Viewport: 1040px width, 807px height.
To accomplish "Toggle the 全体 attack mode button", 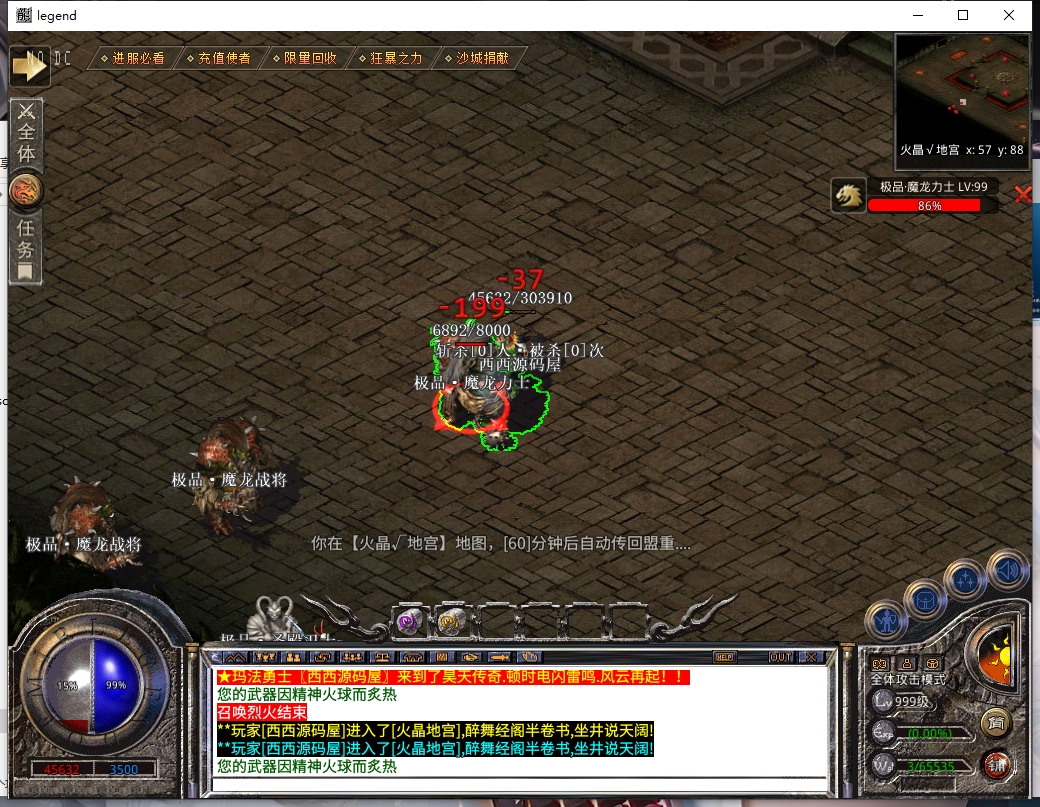I will click(x=26, y=133).
